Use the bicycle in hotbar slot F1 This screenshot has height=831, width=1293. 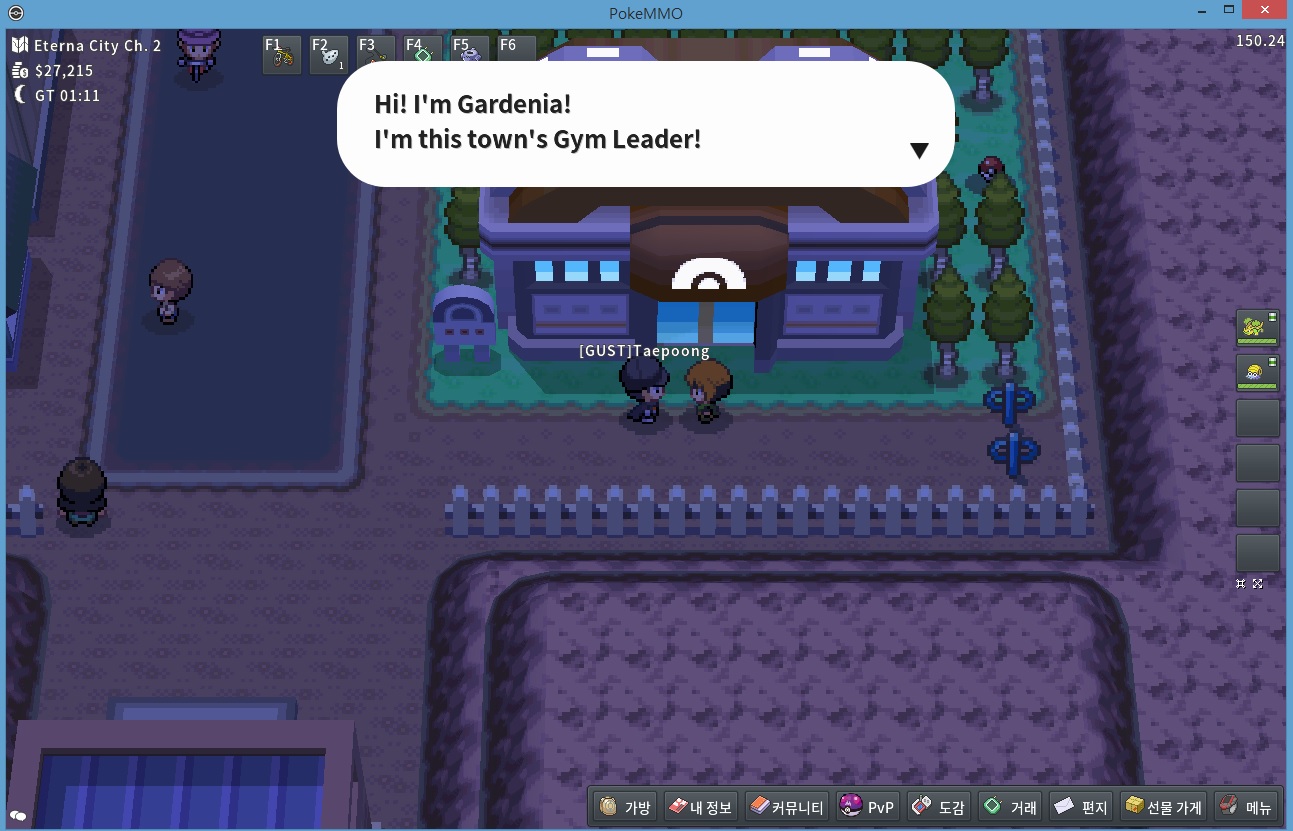282,55
